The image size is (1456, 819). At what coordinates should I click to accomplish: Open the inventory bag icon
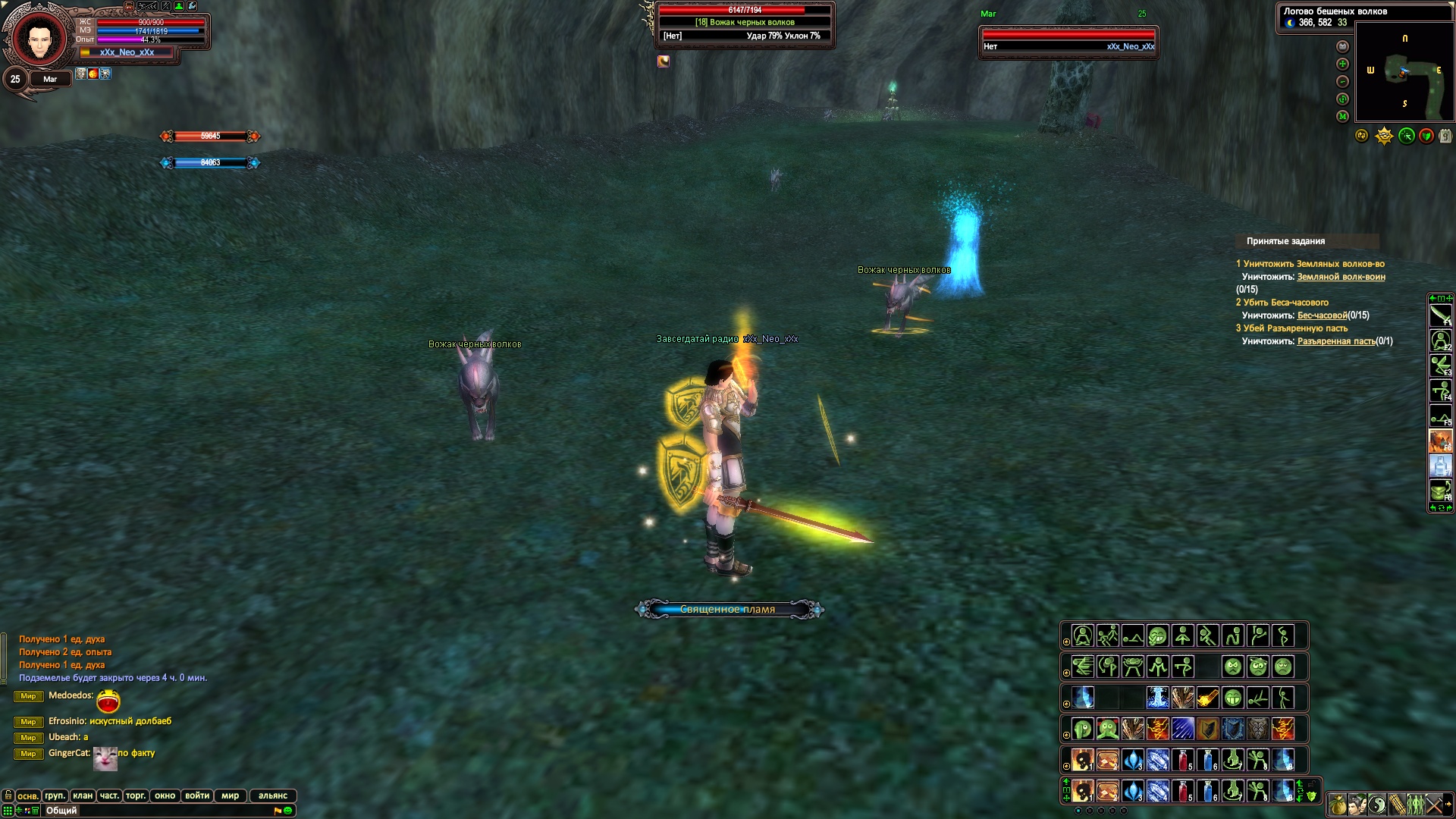coord(1337,804)
